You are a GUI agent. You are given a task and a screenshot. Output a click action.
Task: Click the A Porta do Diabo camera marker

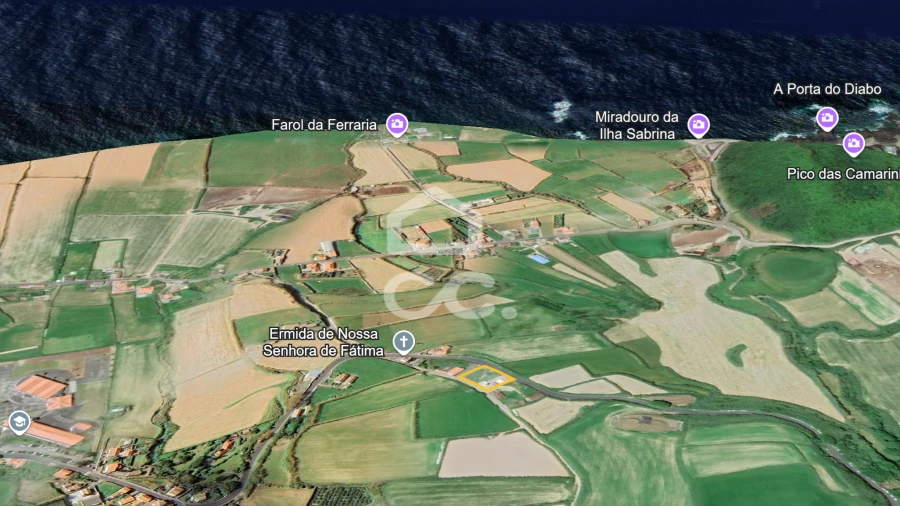827,117
